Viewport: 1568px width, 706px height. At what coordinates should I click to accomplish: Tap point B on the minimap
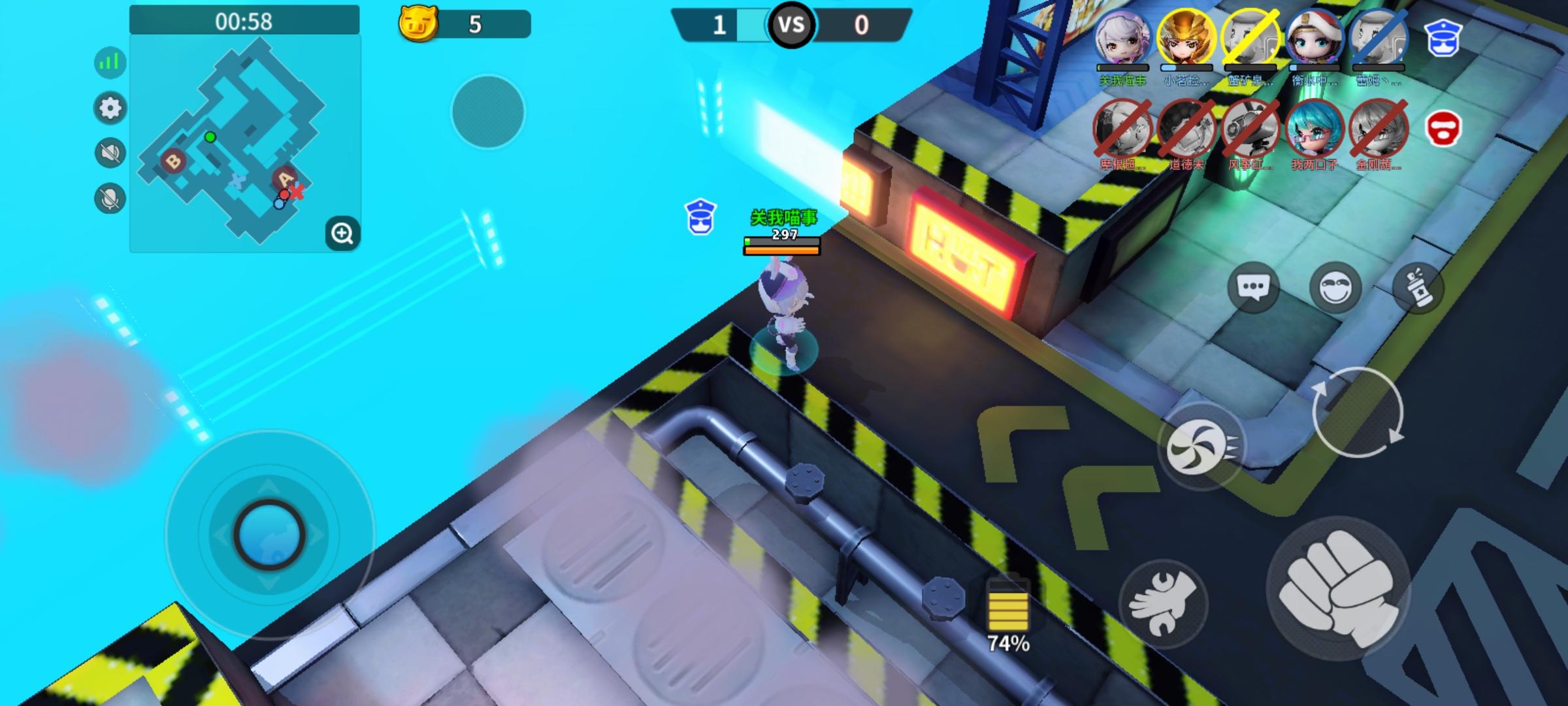174,159
